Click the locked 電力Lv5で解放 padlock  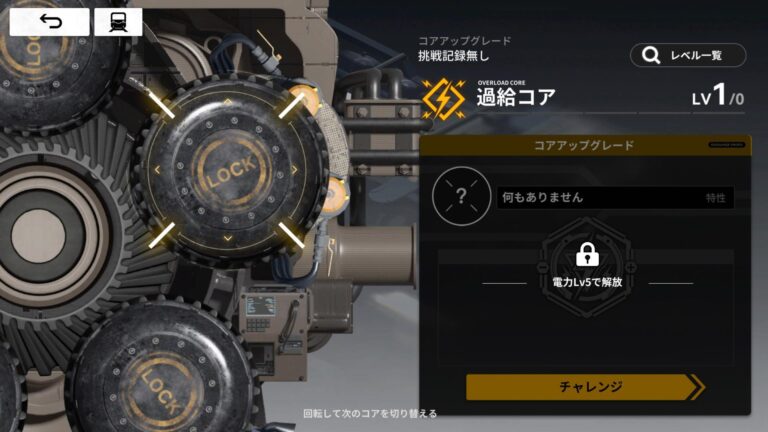point(587,254)
